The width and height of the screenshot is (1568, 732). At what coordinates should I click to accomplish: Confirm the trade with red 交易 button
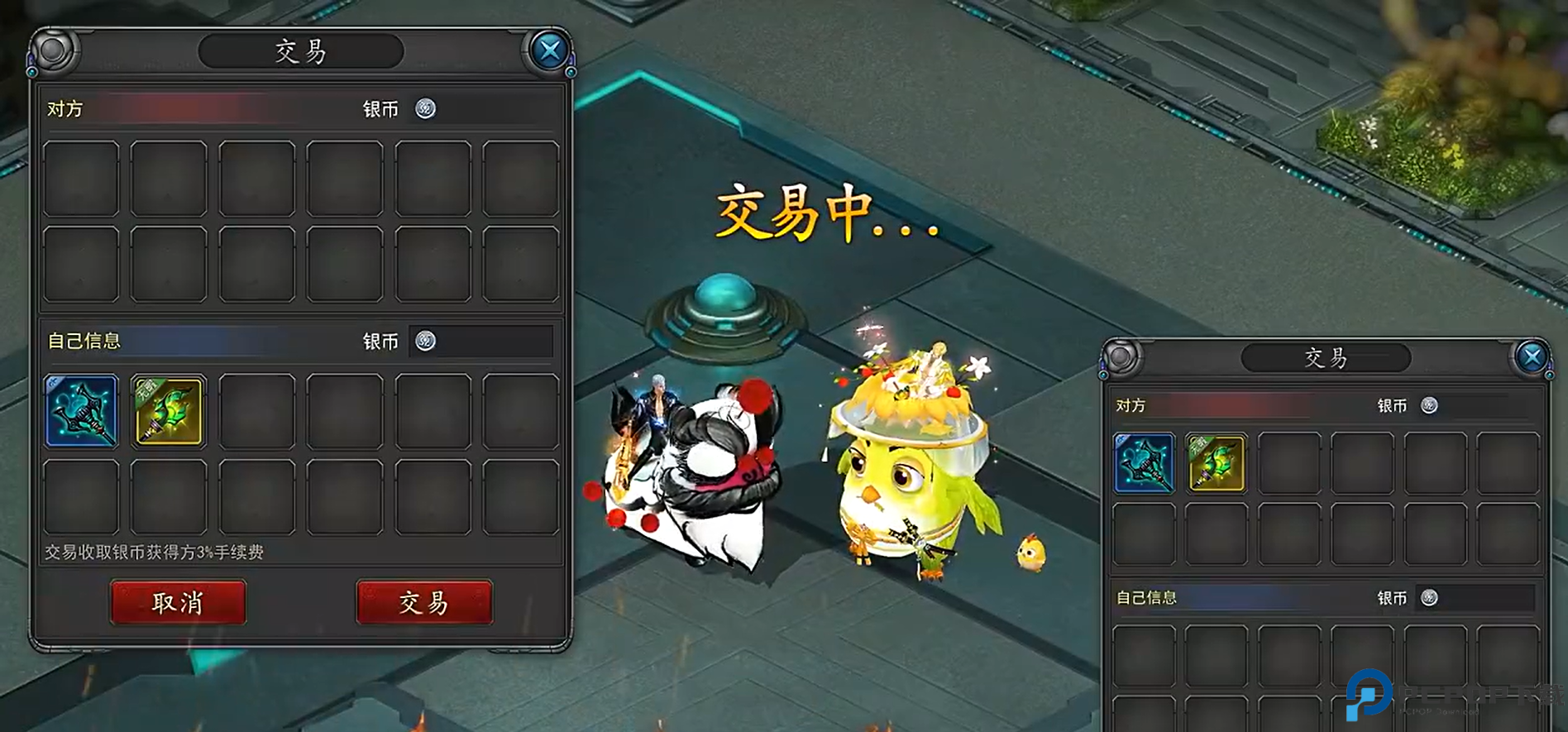tap(424, 602)
